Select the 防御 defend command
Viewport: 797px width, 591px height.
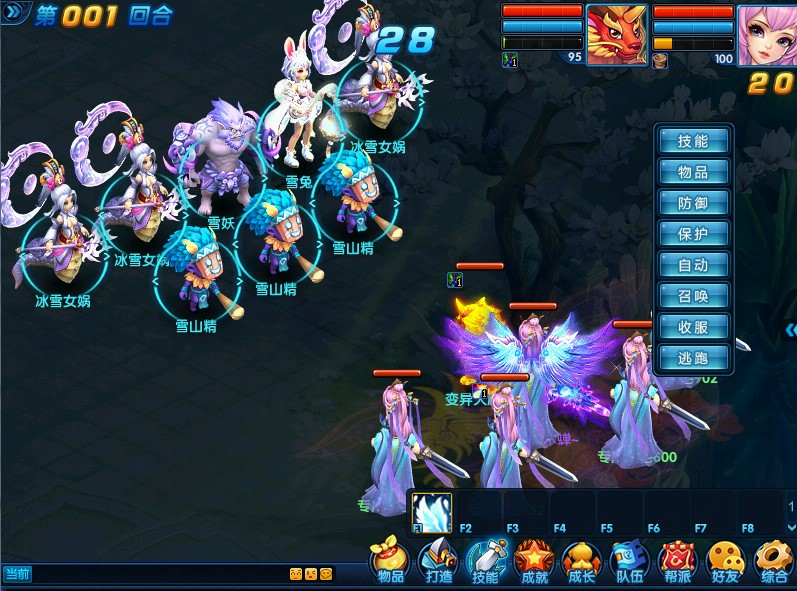click(693, 204)
